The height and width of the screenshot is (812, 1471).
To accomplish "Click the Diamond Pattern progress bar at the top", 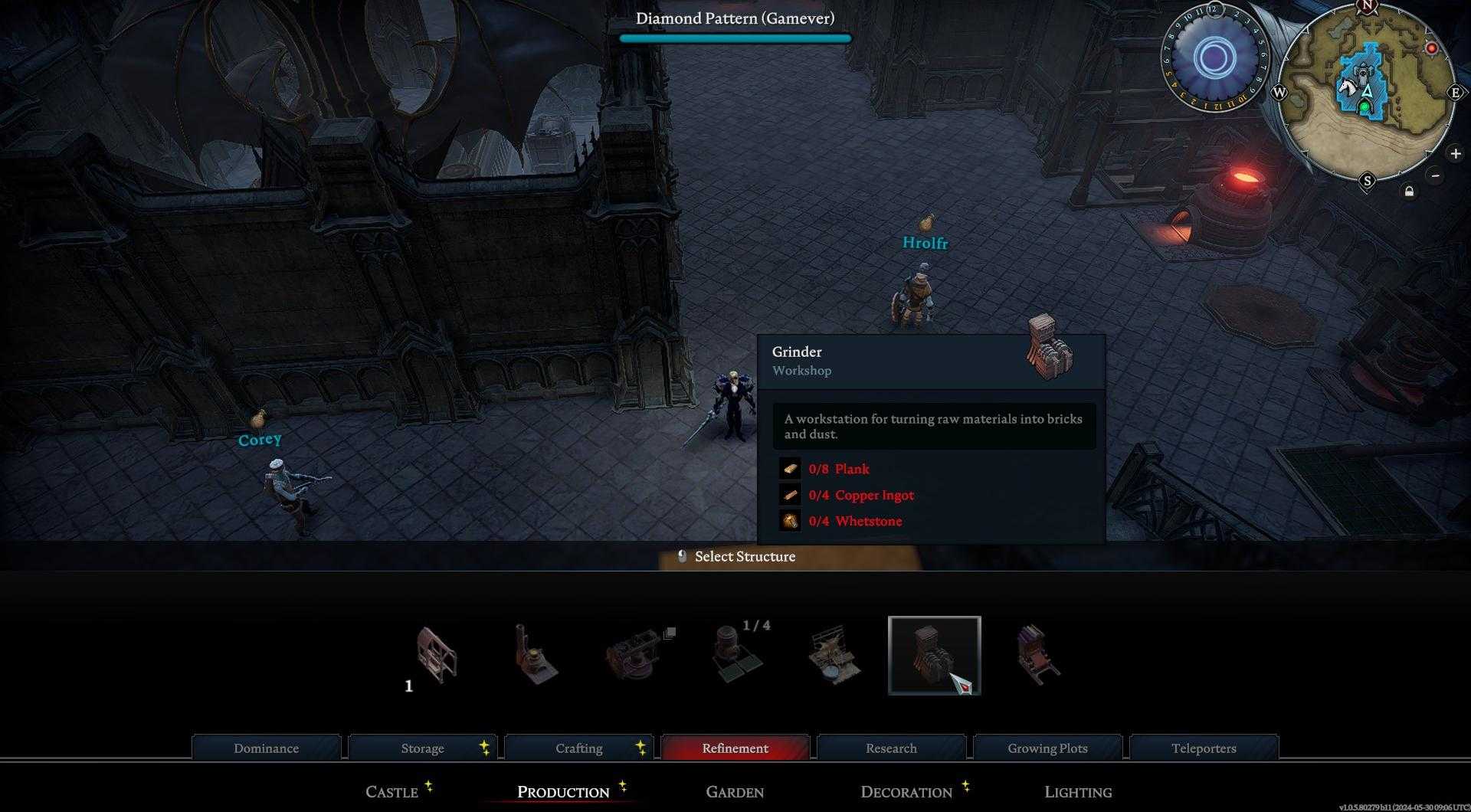I will pos(735,36).
